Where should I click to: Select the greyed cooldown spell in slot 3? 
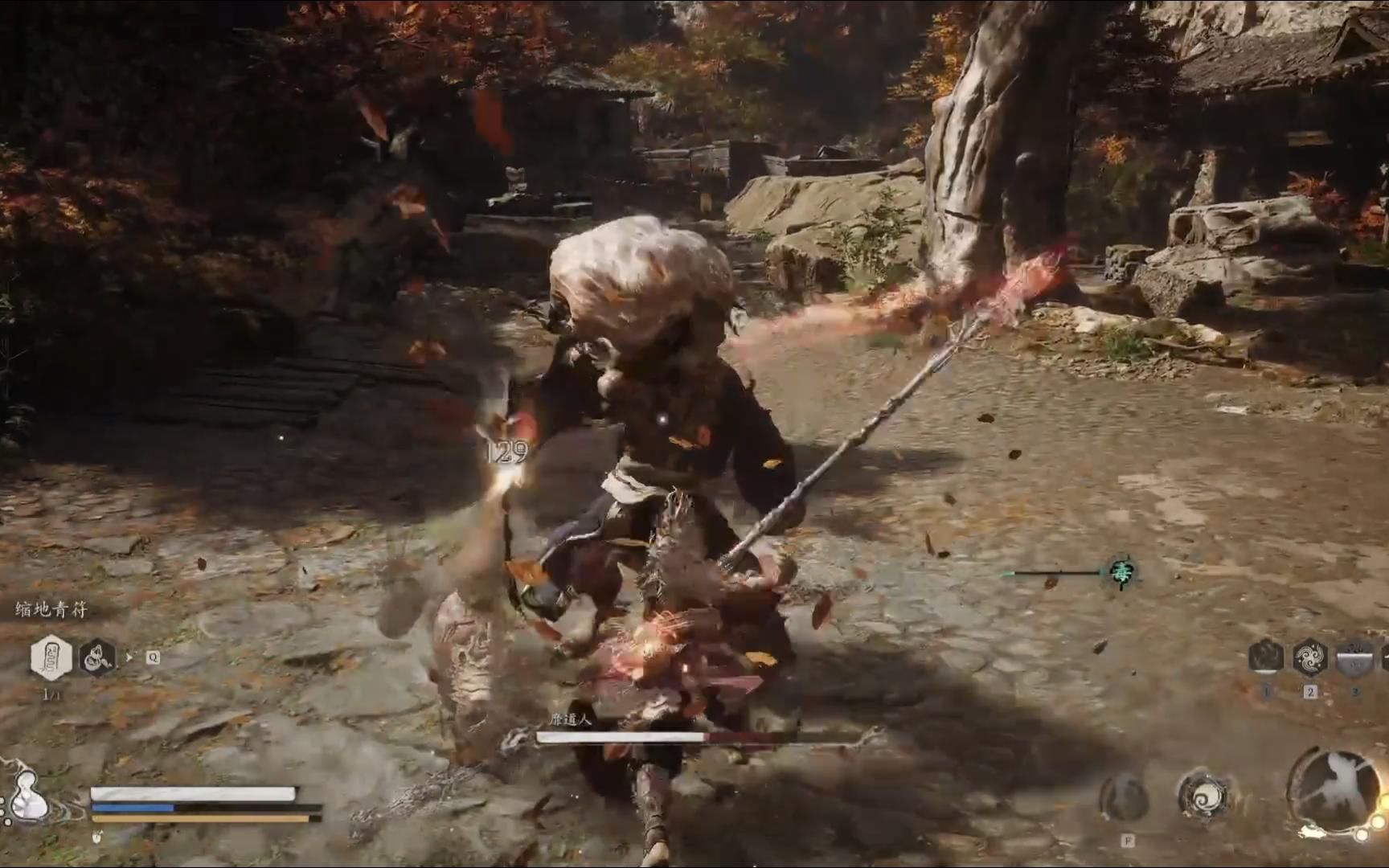(1355, 657)
